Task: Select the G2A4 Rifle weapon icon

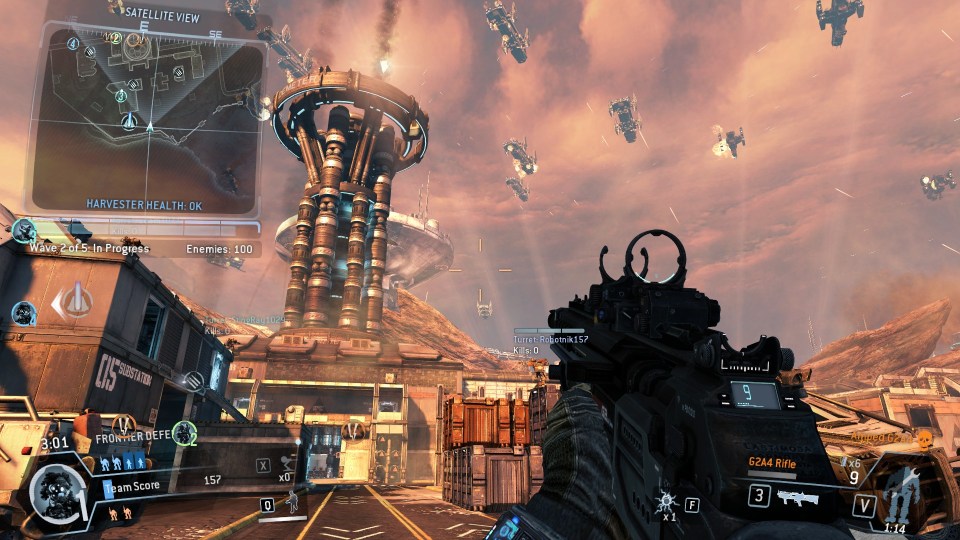Action: (797, 497)
